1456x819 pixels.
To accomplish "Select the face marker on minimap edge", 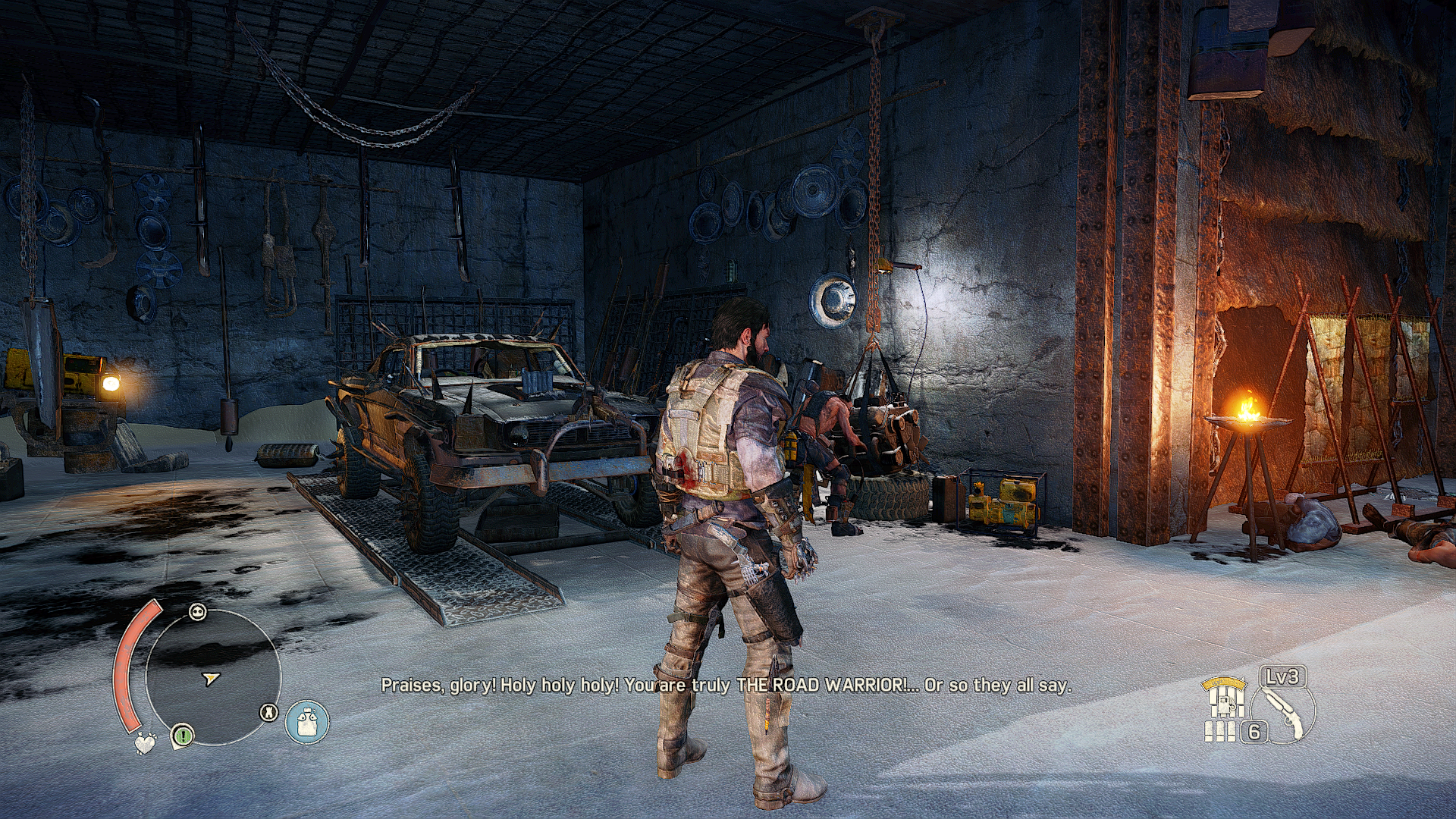I will 198,612.
